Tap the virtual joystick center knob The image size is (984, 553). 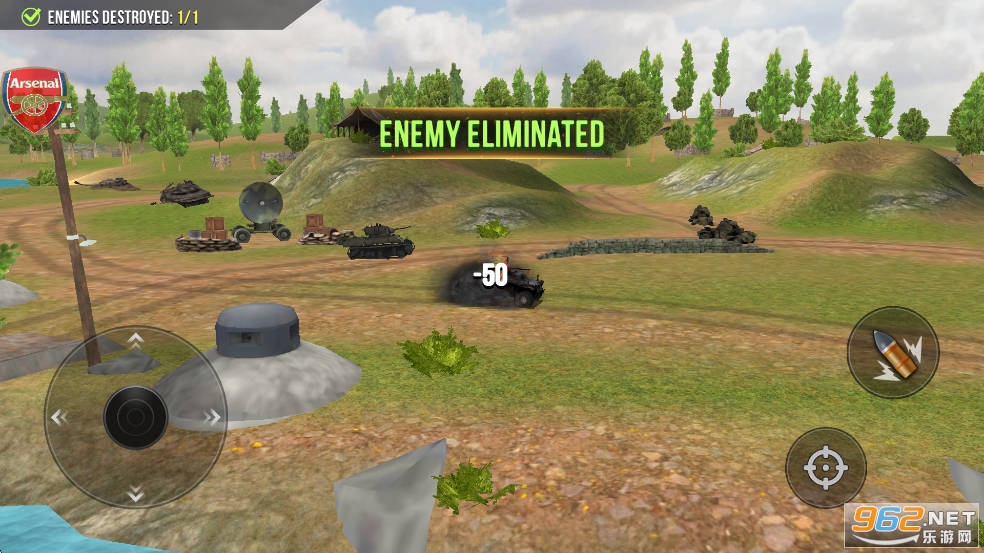(135, 417)
